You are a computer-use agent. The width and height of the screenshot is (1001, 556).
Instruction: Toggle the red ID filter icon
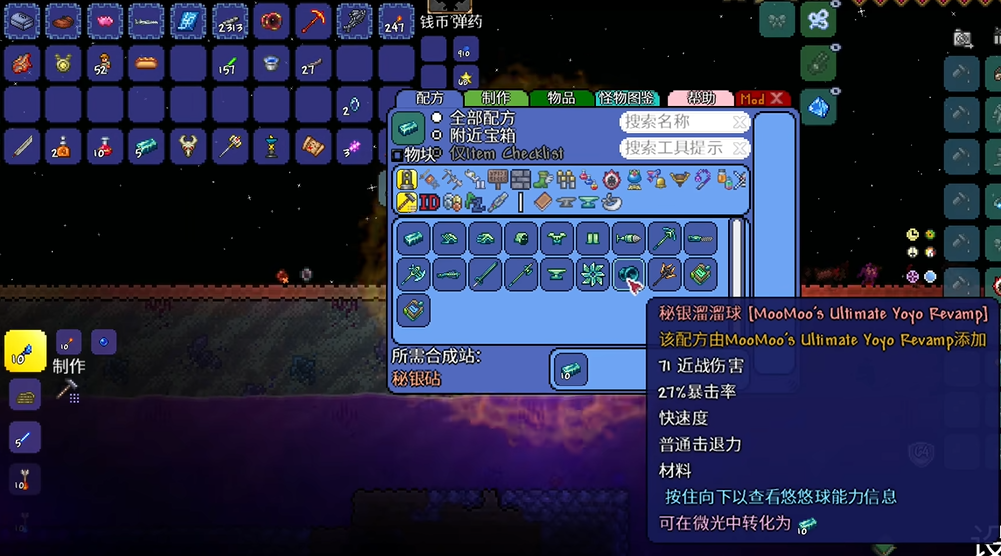[430, 201]
